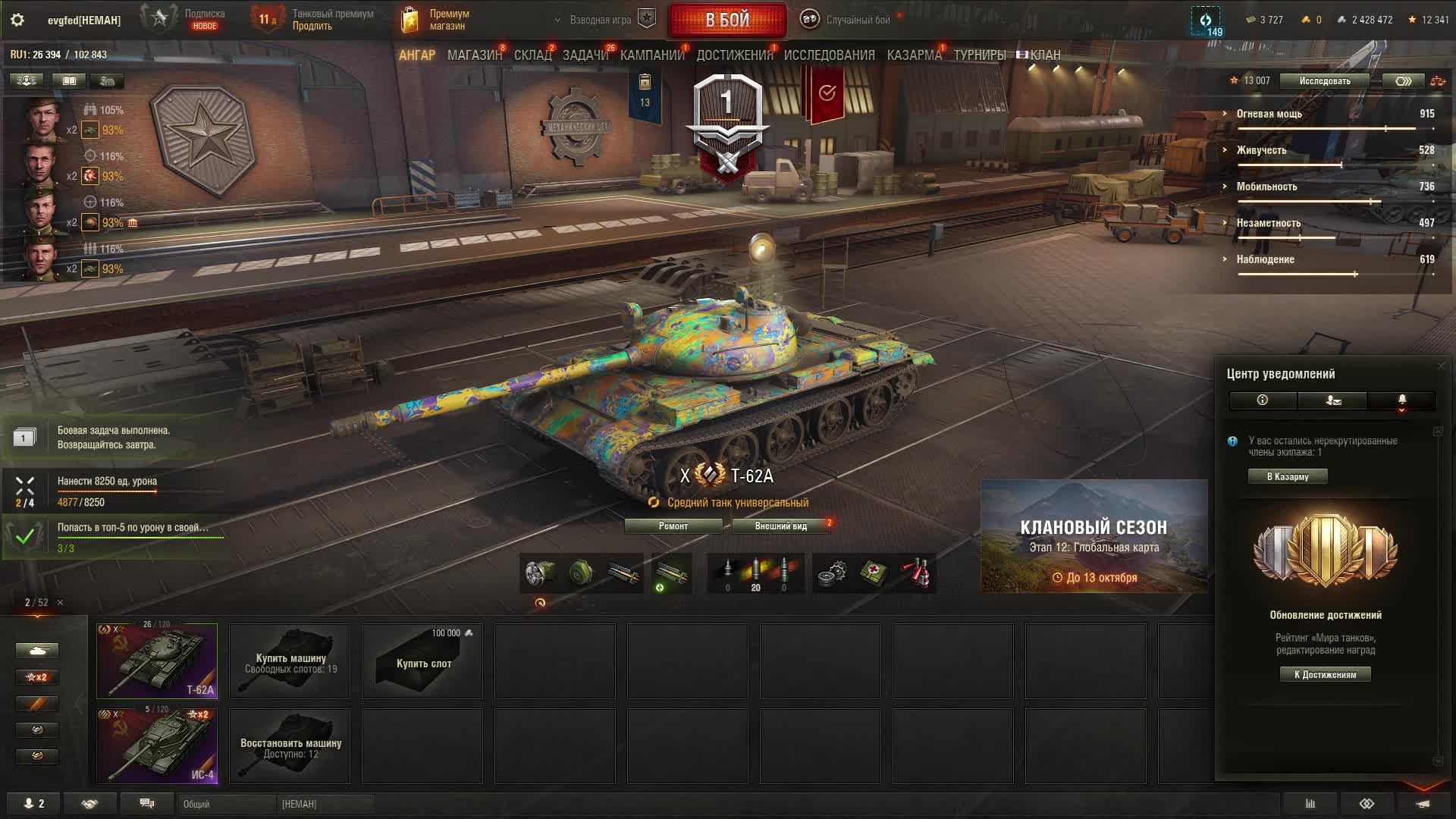Image resolution: width=1456 pixels, height=819 pixels.
Task: Click the В Казарму notification button
Action: pyautogui.click(x=1288, y=477)
